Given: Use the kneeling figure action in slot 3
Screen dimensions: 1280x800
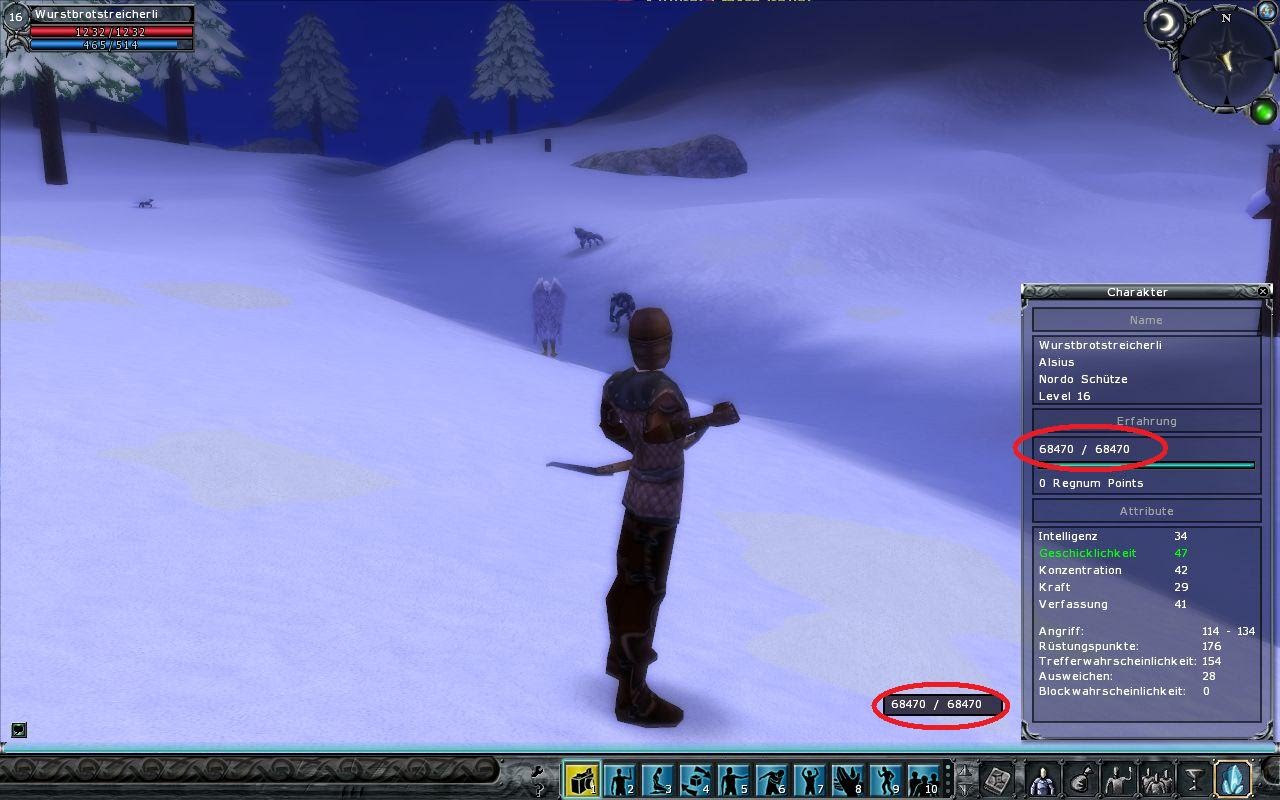Looking at the screenshot, I should coord(657,779).
